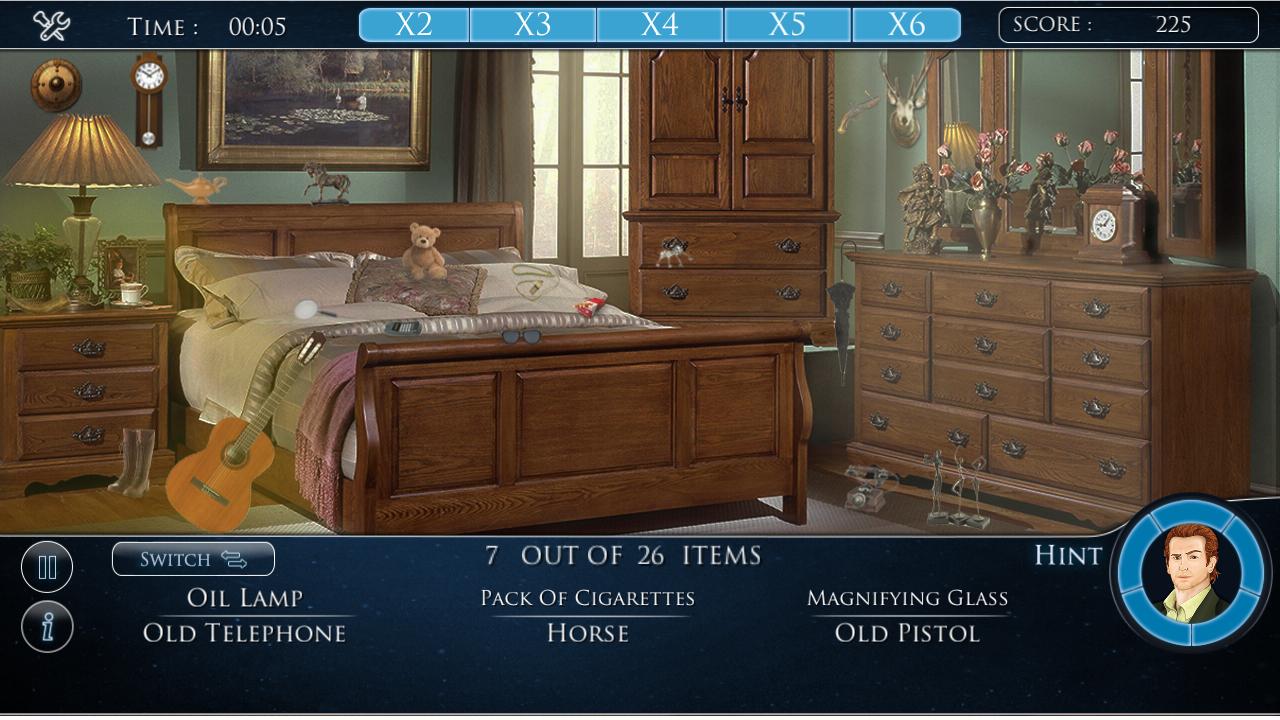Pause the game with the pause icon
Image resolution: width=1280 pixels, height=720 pixels.
pos(47,566)
